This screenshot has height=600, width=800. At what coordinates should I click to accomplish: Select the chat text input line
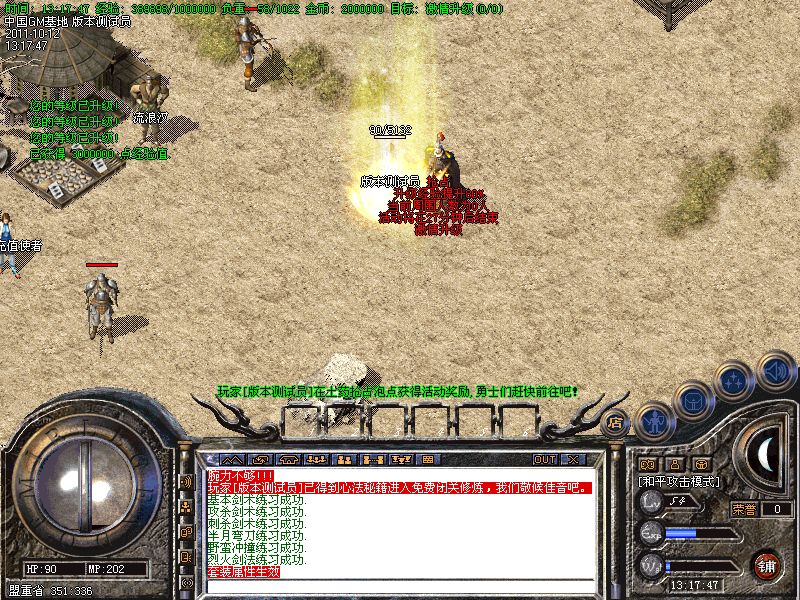400,585
